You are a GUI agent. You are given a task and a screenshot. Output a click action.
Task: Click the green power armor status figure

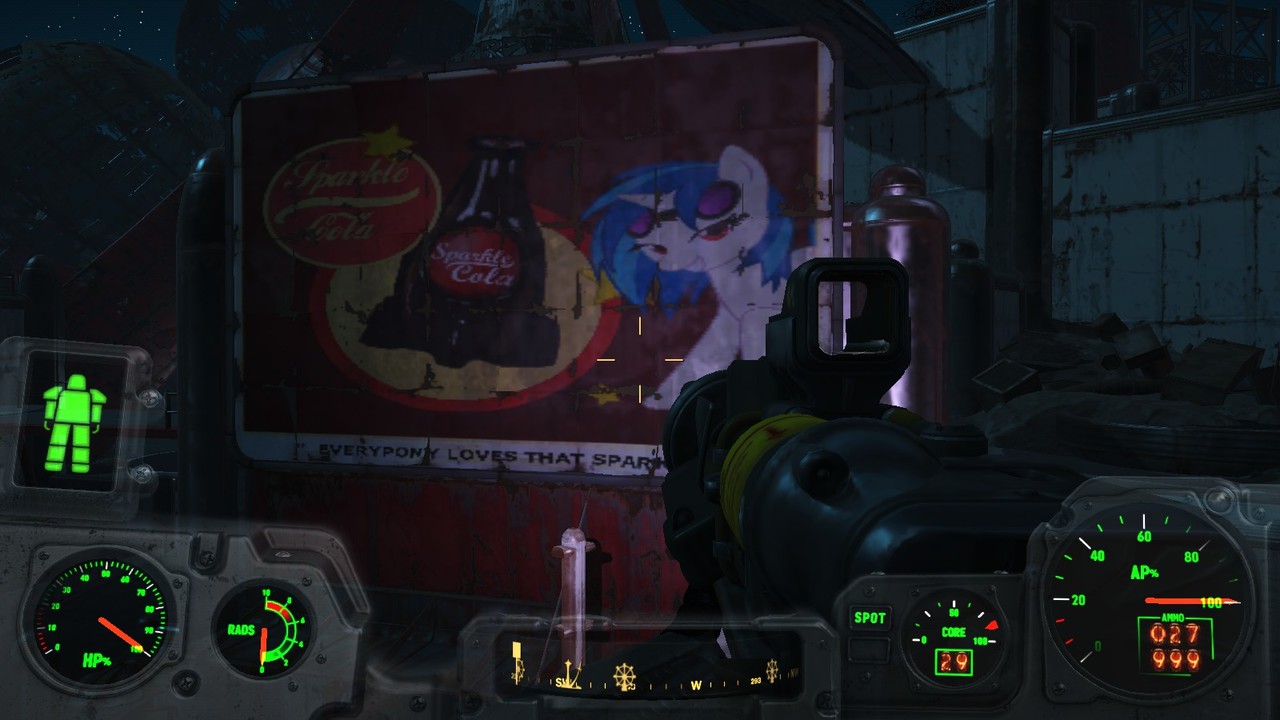click(x=74, y=422)
